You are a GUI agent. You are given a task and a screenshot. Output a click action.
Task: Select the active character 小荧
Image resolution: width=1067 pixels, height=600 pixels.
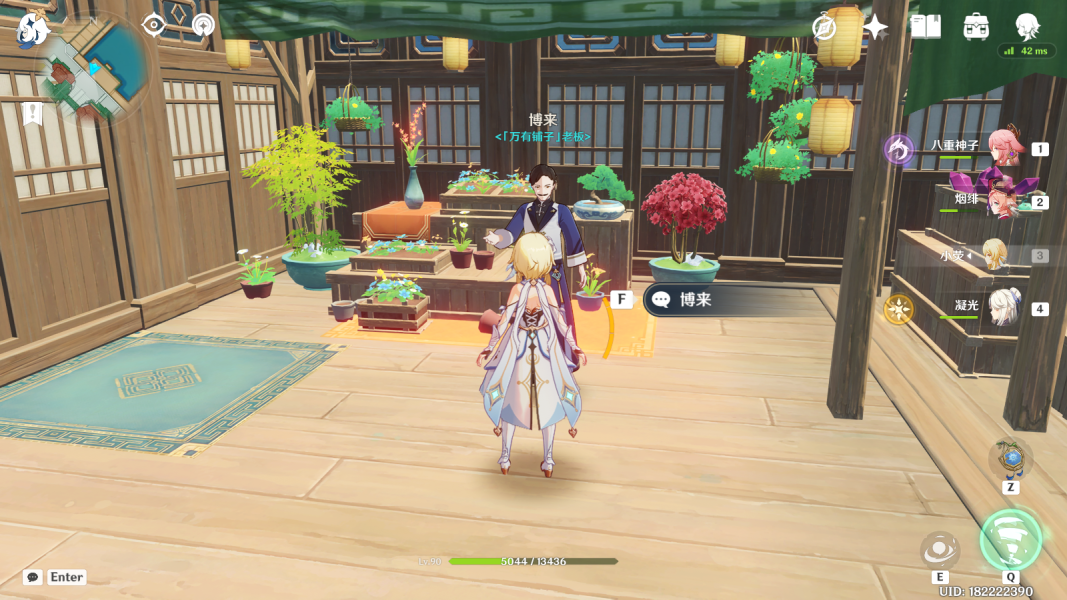(x=995, y=255)
